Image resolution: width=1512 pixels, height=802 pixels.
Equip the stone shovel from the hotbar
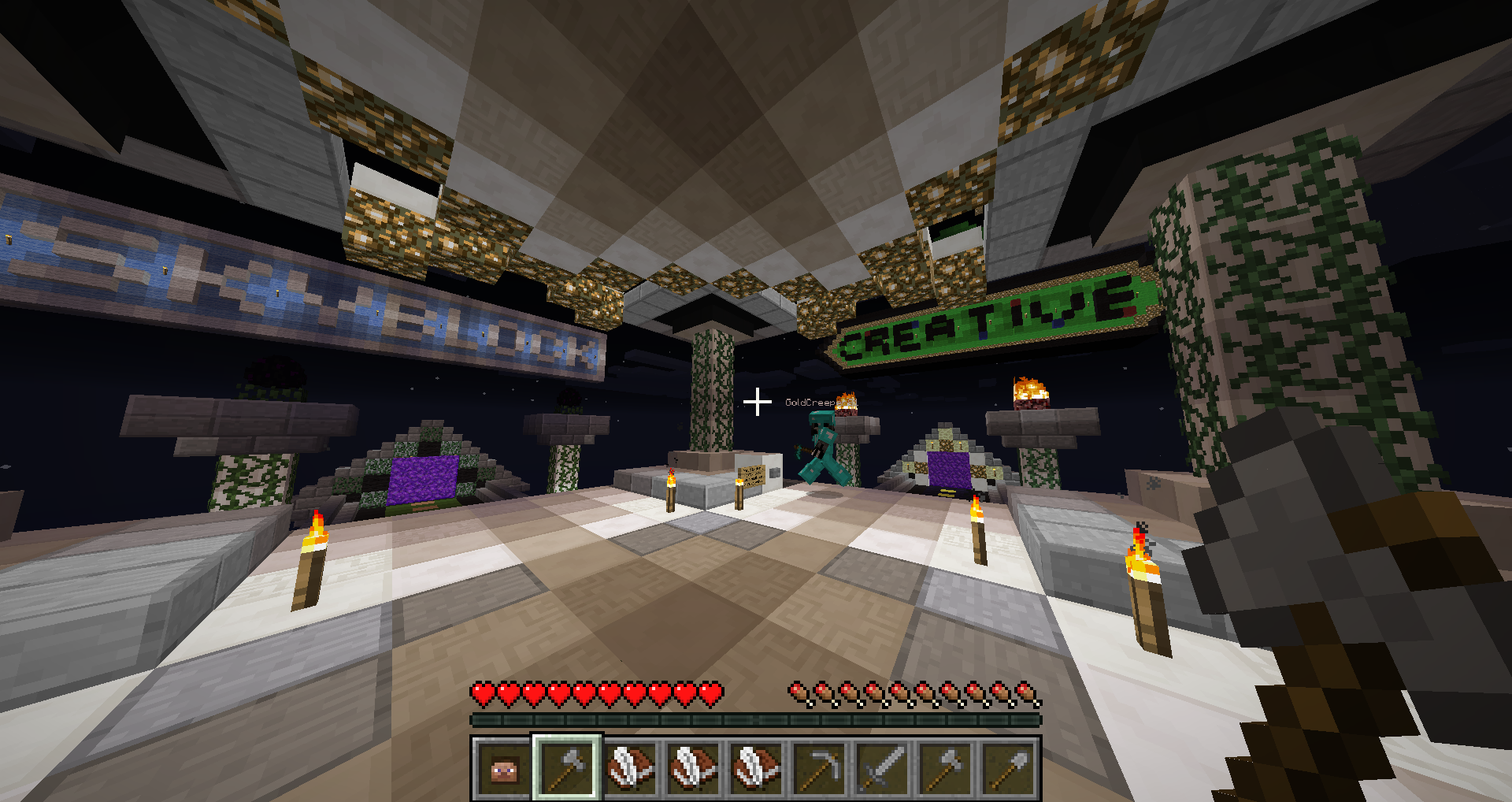[x=1008, y=767]
